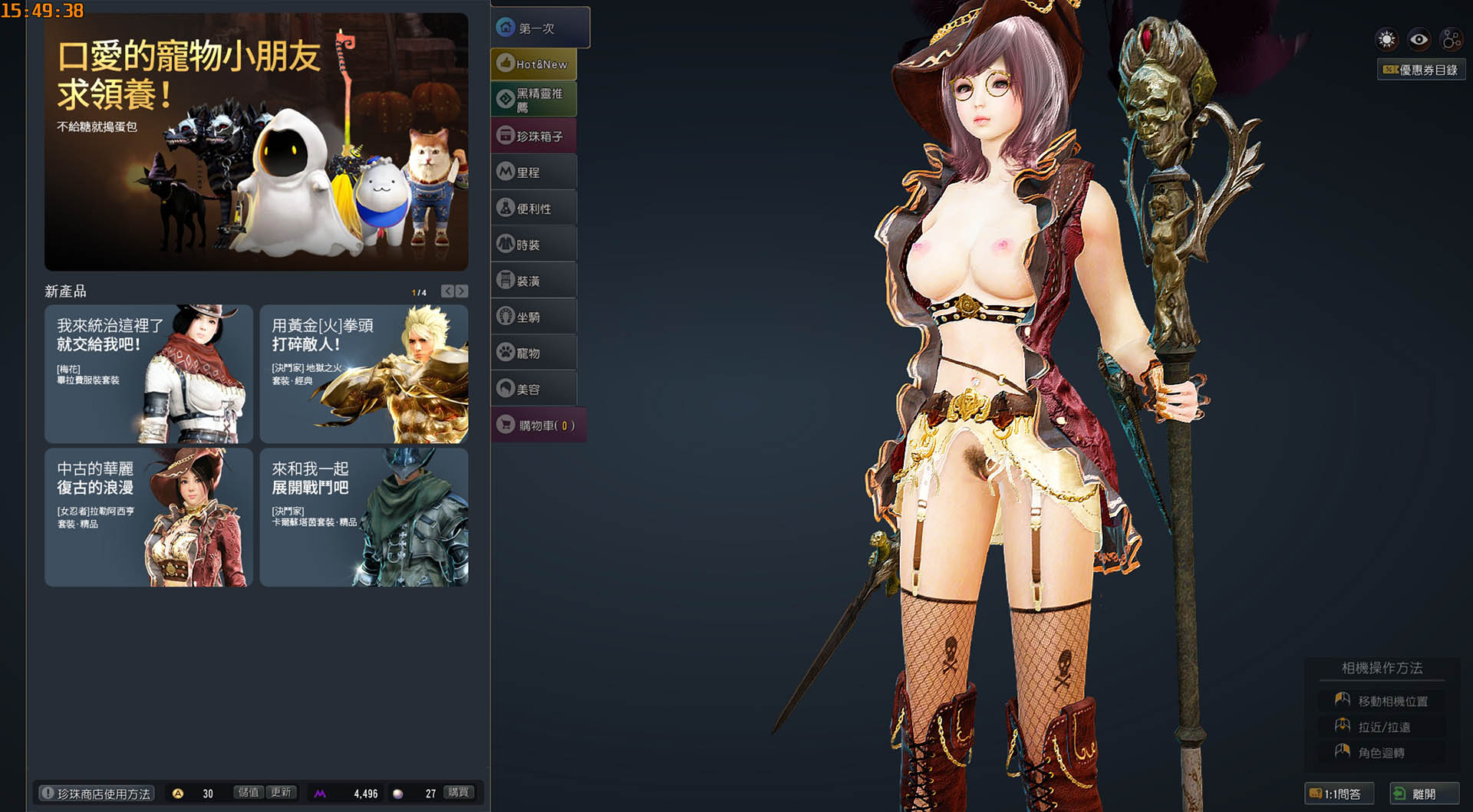The height and width of the screenshot is (812, 1473).
Task: Choose the 便利性 category
Action: click(534, 209)
